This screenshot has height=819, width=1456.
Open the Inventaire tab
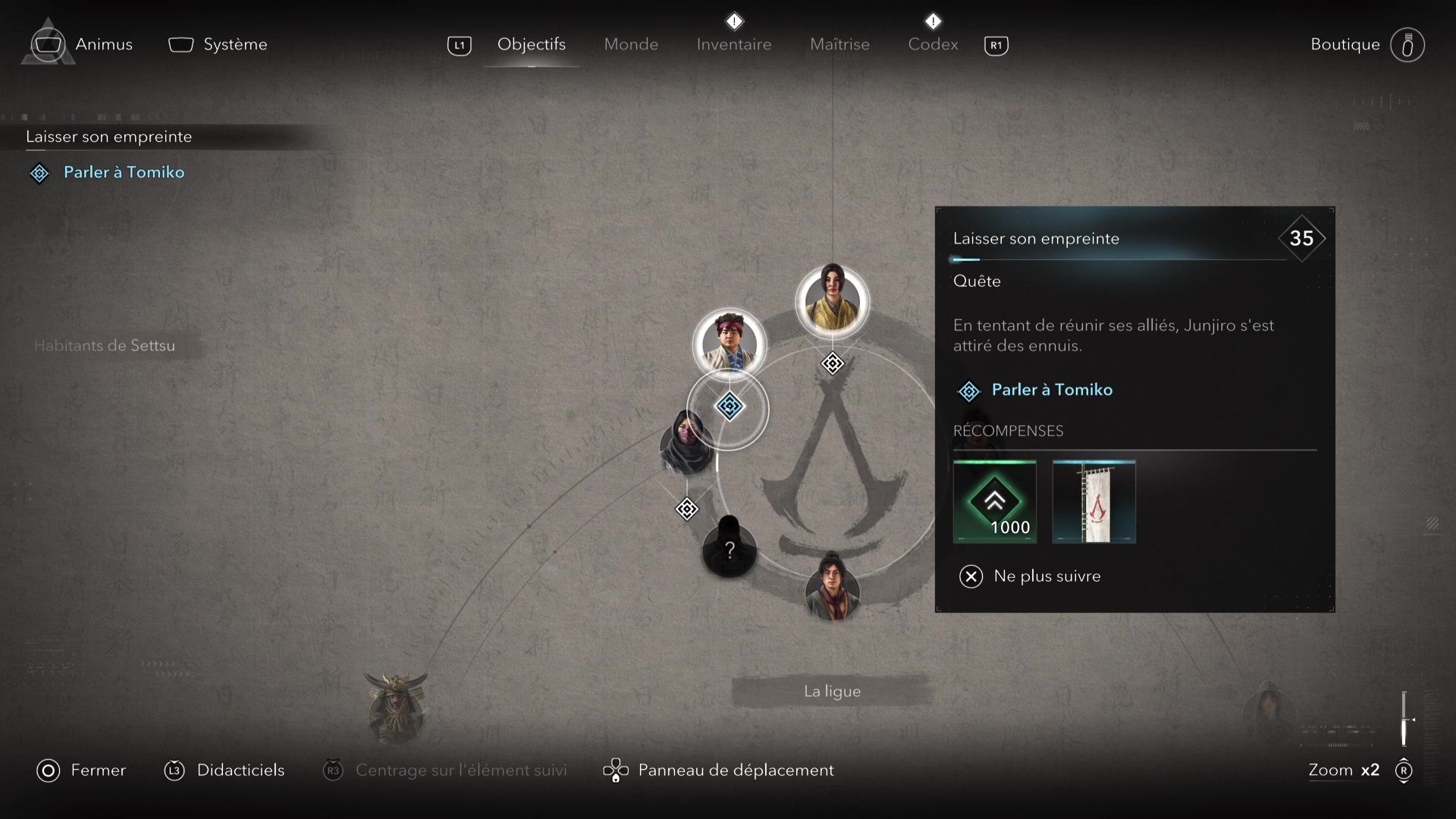pos(733,44)
